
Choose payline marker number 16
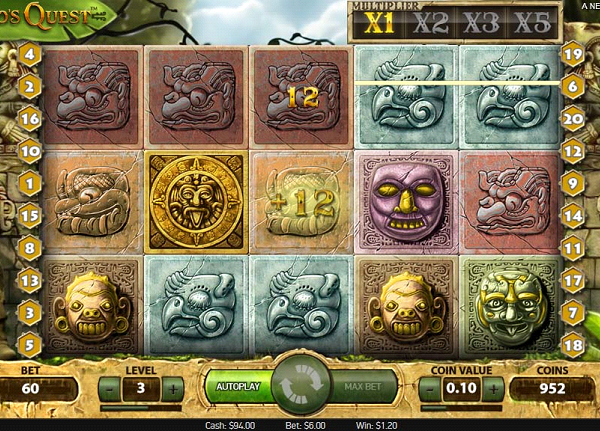(29, 119)
